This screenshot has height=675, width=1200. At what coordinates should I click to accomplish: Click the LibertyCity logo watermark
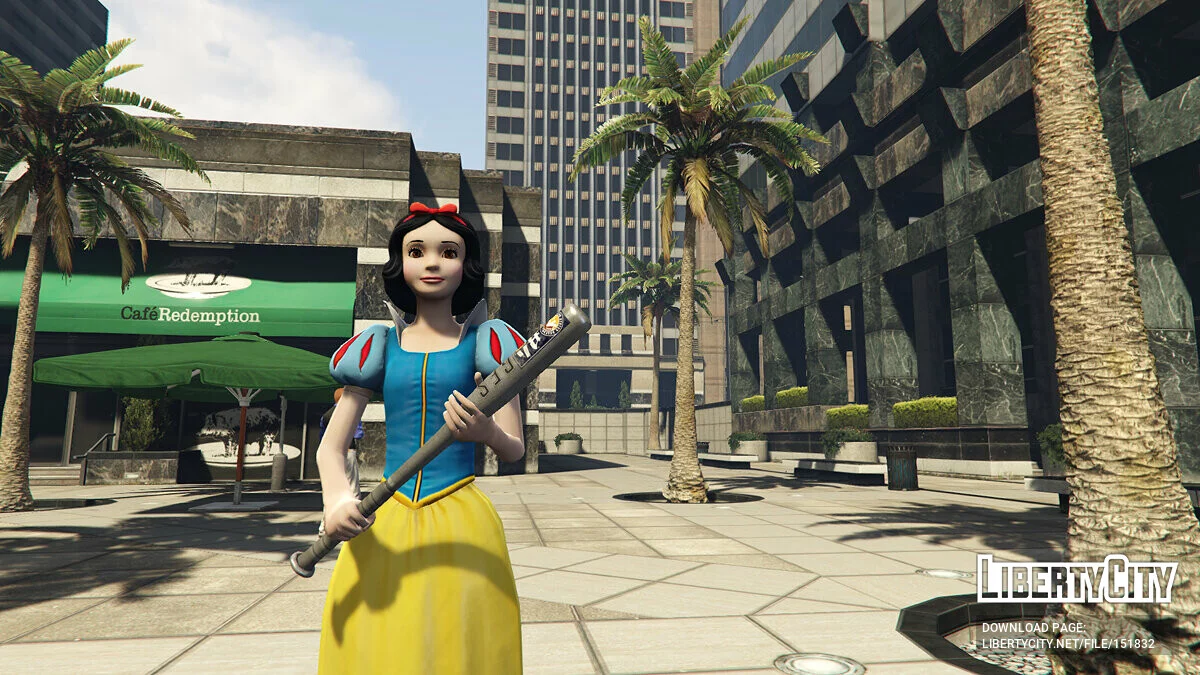[x=1076, y=580]
